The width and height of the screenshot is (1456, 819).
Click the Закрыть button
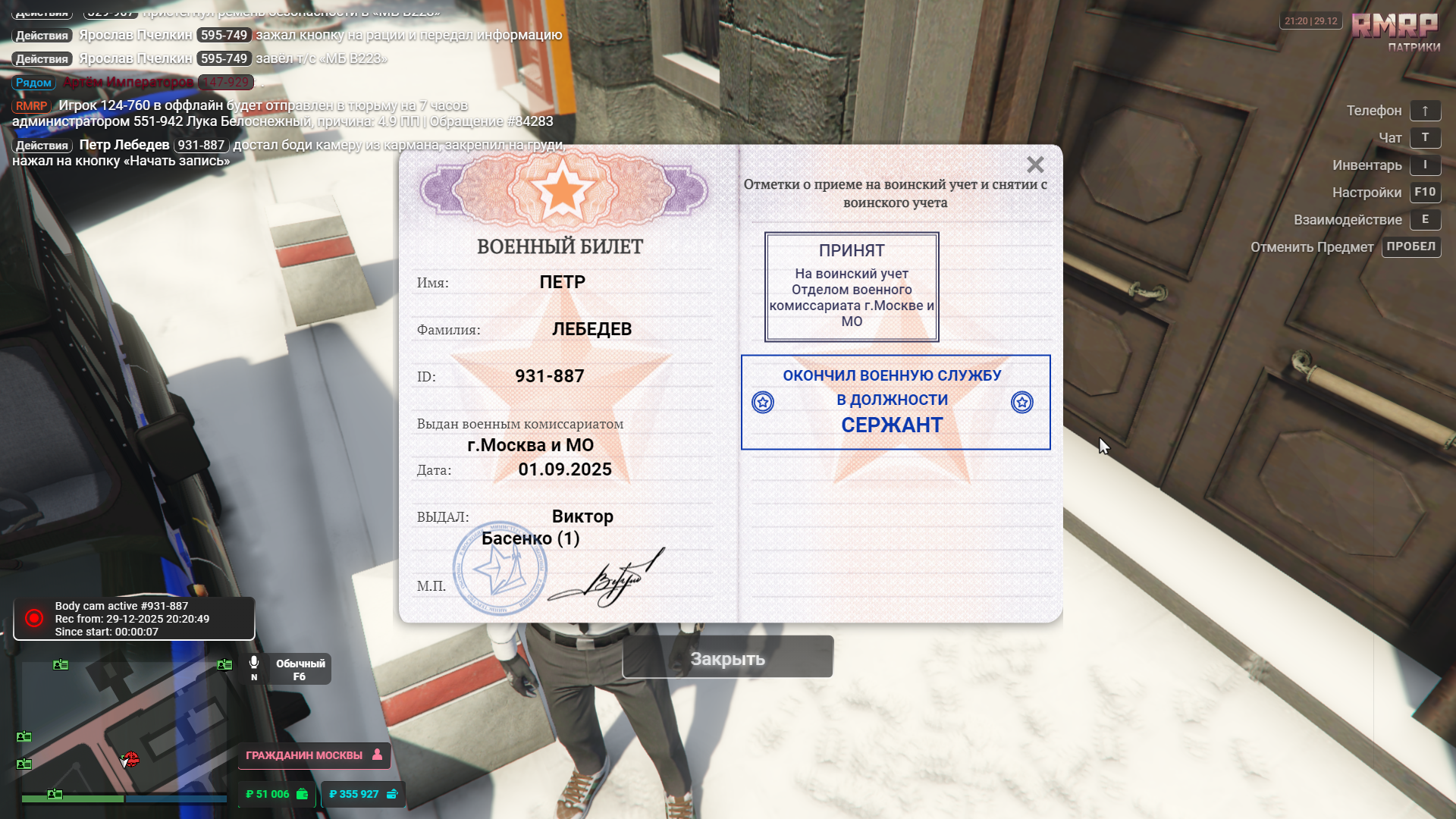(x=727, y=658)
